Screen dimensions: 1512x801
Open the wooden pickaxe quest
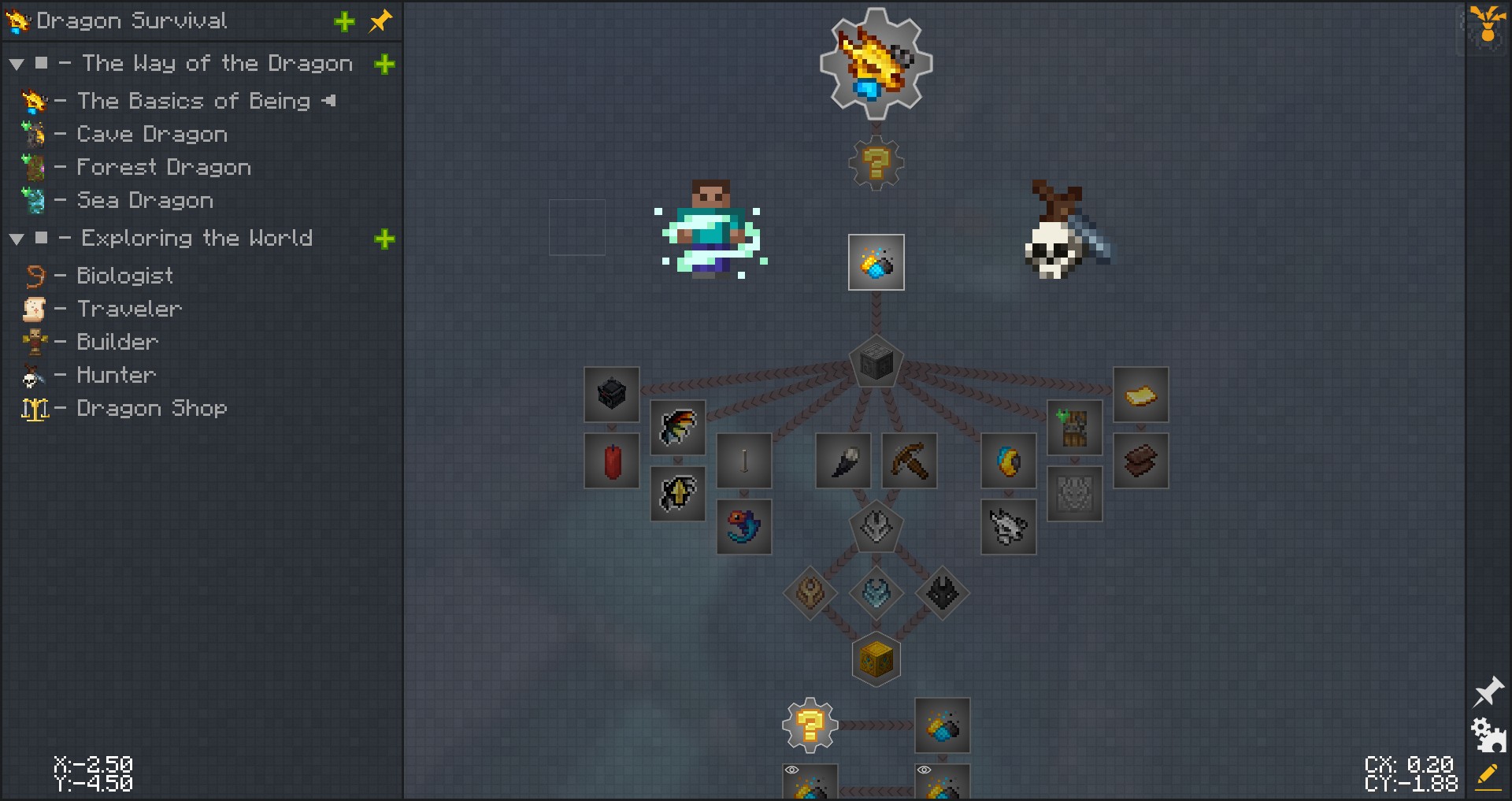coord(910,461)
